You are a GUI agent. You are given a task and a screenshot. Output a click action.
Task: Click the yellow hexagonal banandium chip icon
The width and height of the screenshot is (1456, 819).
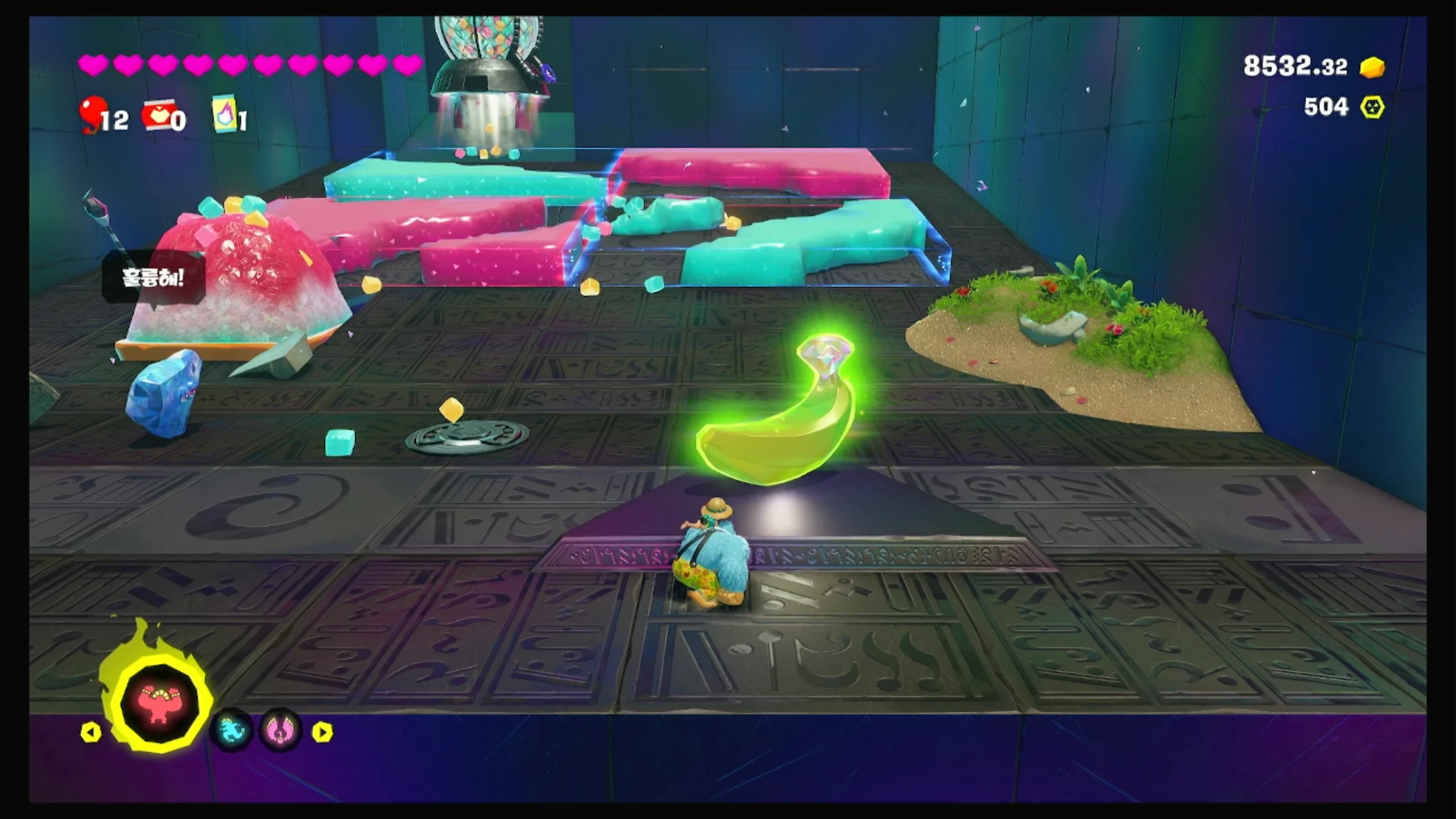(1372, 107)
